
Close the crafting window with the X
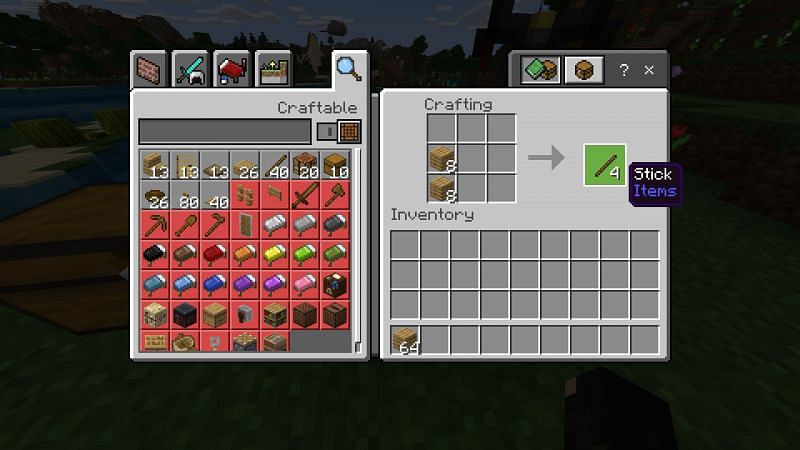tap(649, 71)
